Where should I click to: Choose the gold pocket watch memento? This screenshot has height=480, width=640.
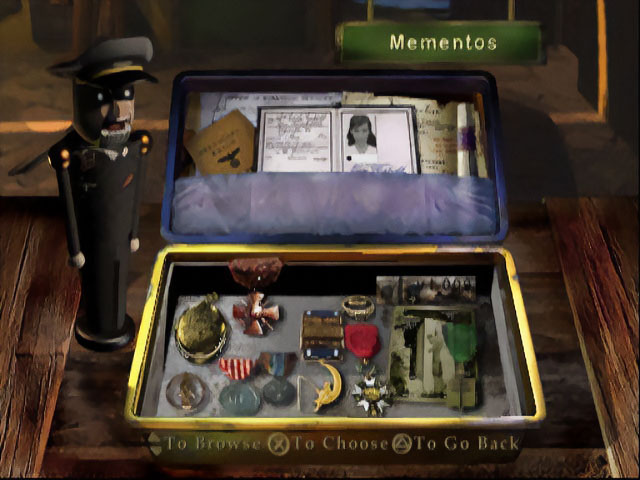(x=200, y=328)
